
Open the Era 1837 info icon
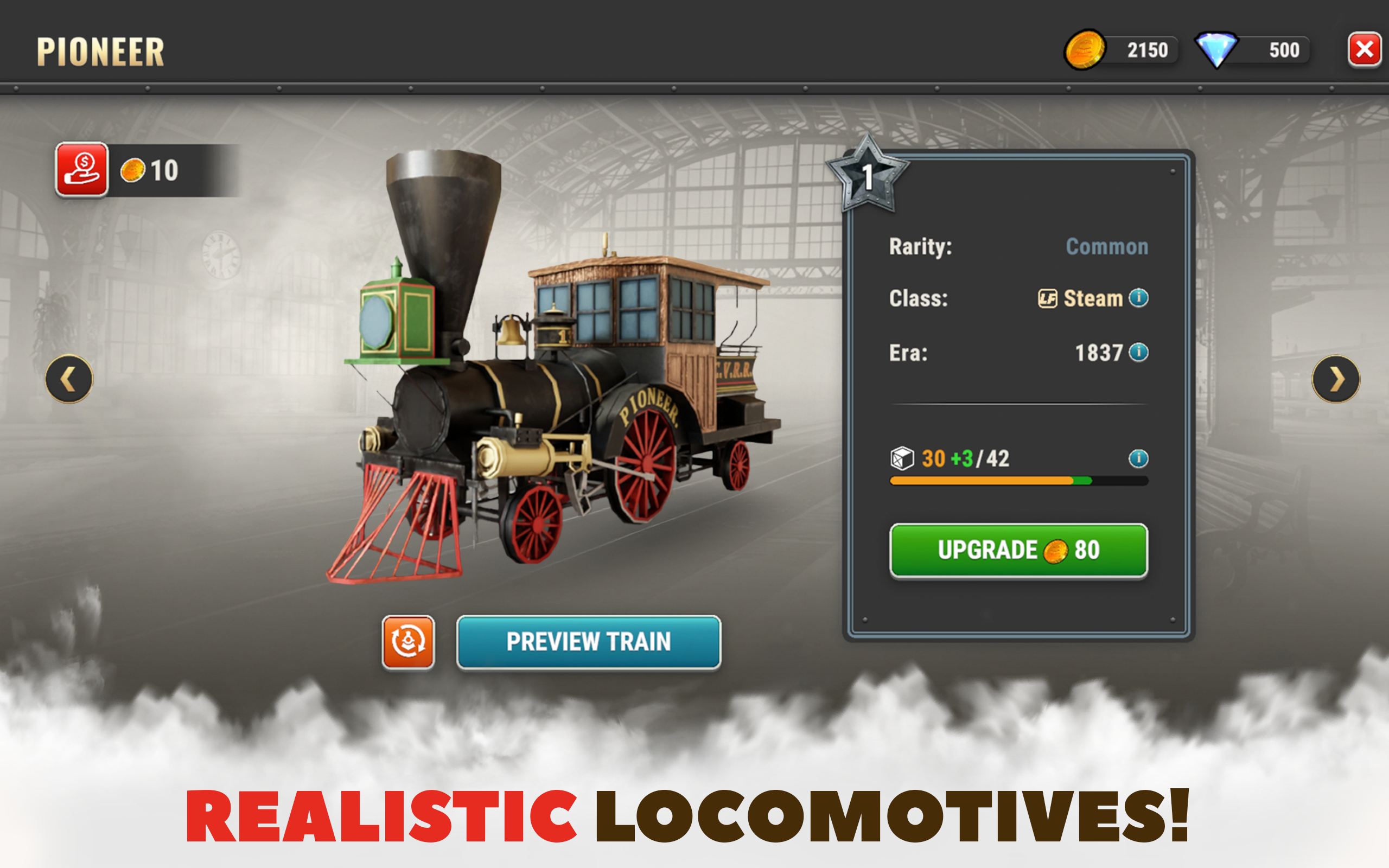tap(1139, 353)
